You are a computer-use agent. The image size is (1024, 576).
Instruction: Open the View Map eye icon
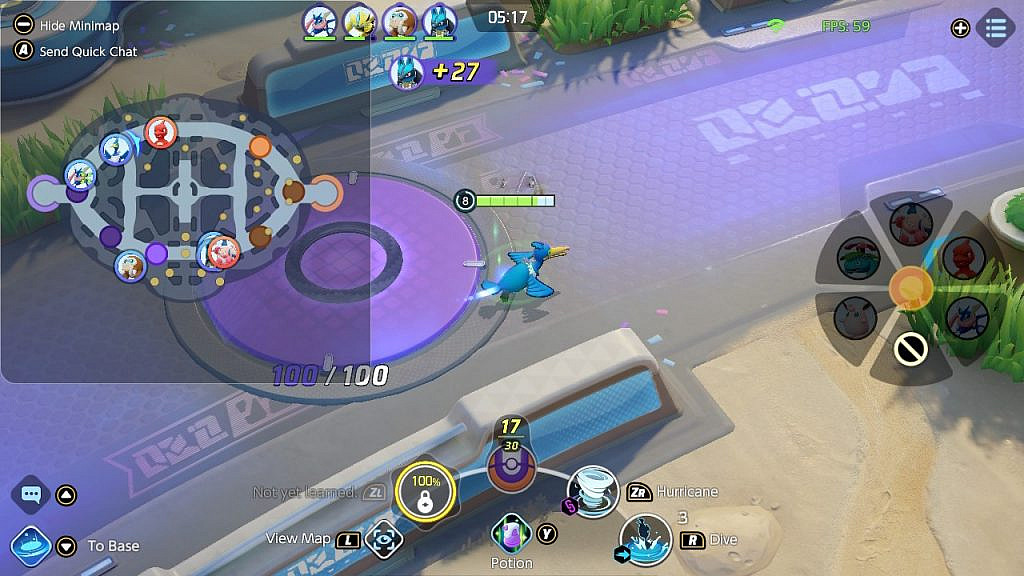(383, 540)
